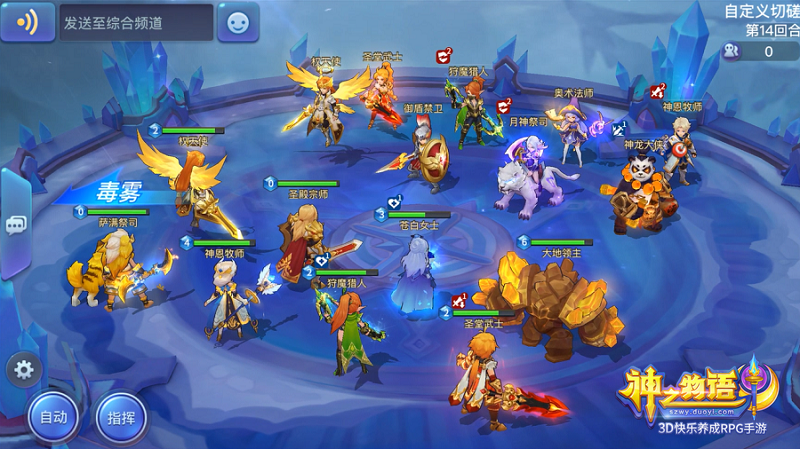This screenshot has height=449, width=800.
Task: Enable auto battle with 自动 button
Action: [x=52, y=416]
